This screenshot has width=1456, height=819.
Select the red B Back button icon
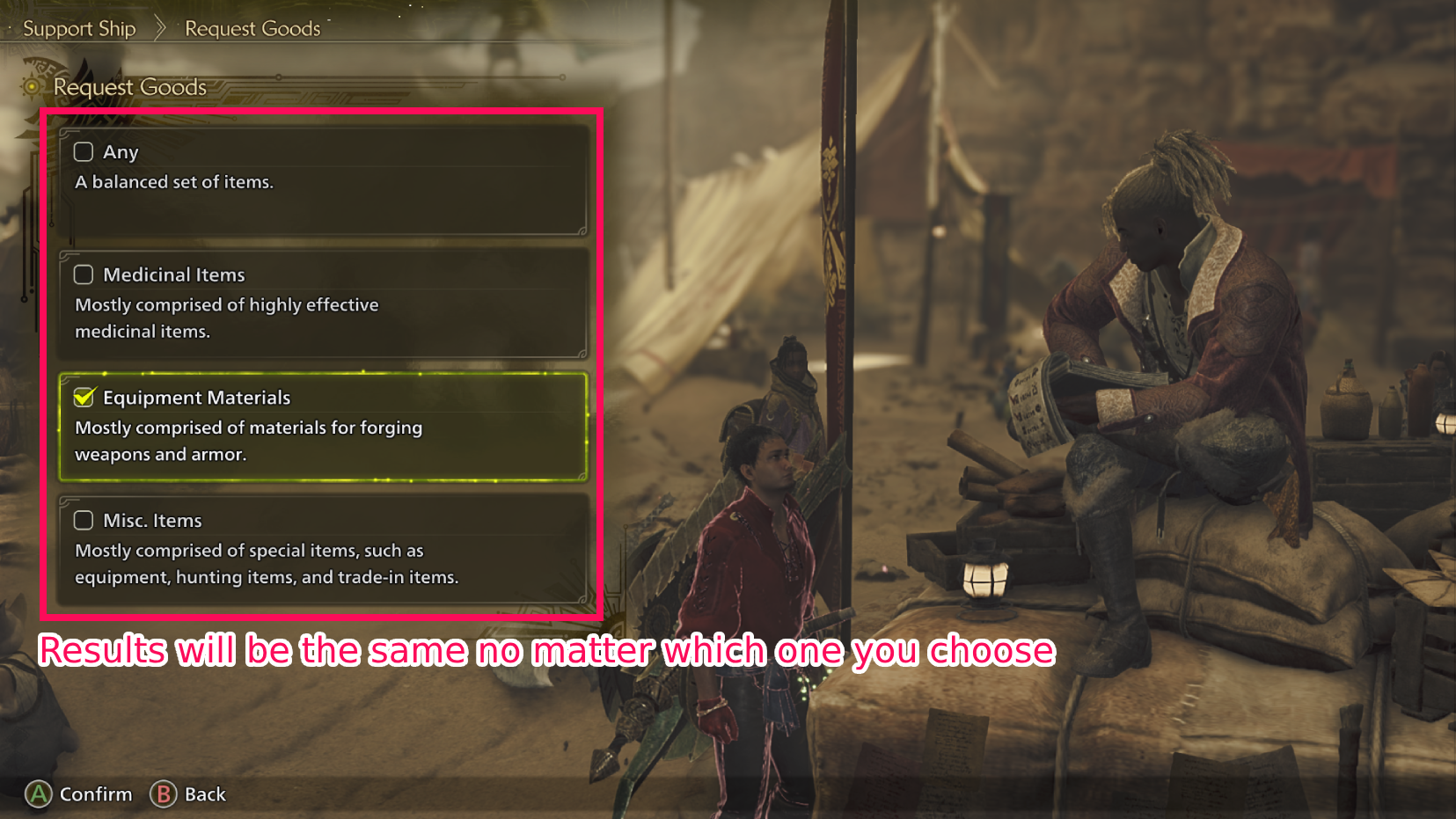pyautogui.click(x=163, y=794)
